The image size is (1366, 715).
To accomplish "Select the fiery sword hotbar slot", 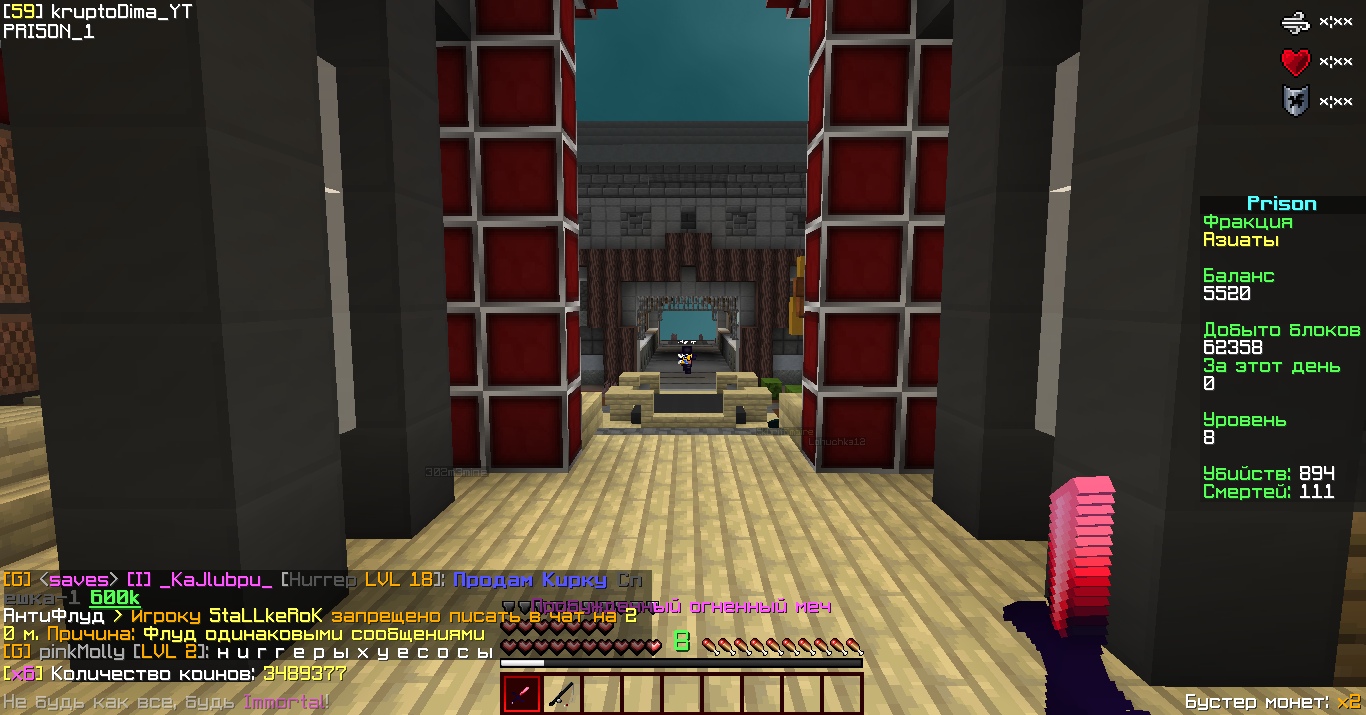I will pos(521,694).
